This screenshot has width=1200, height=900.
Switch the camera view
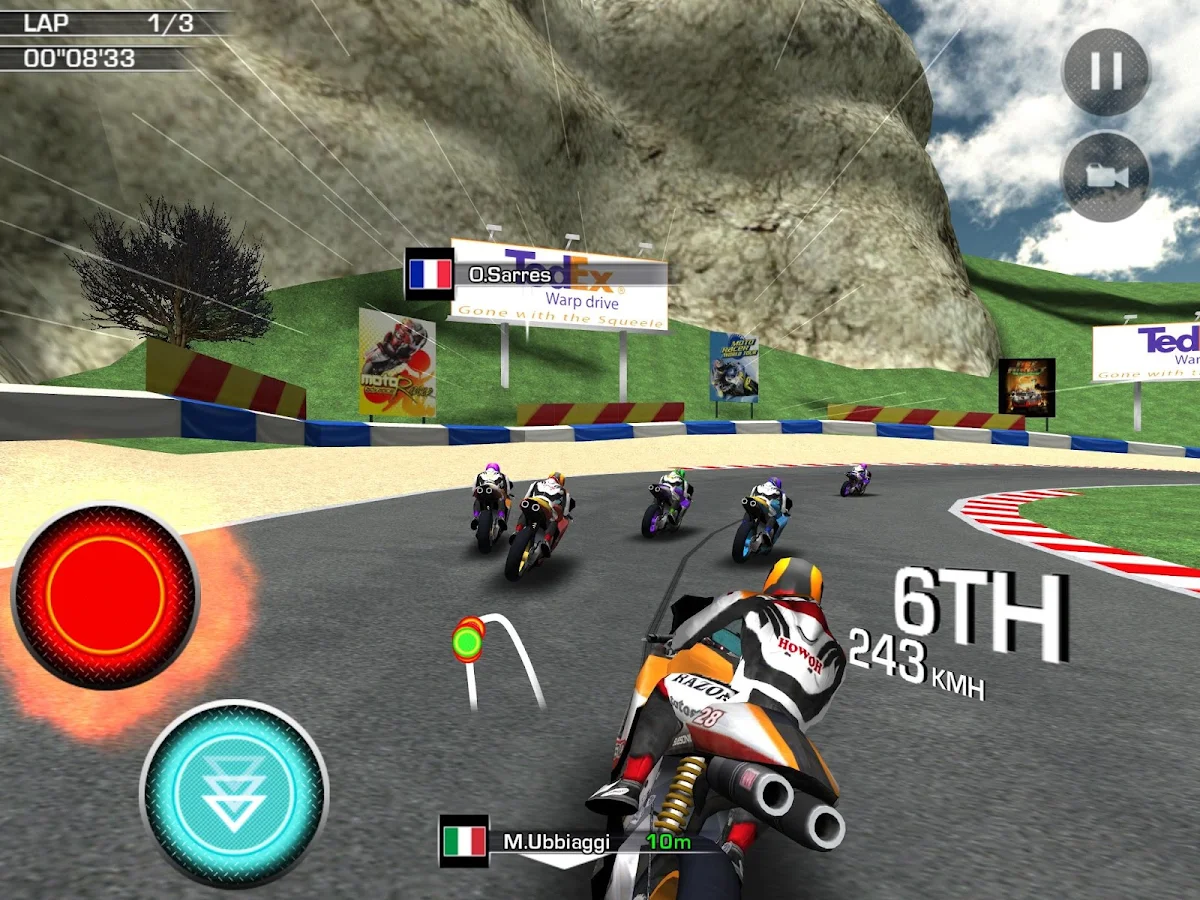(x=1106, y=177)
